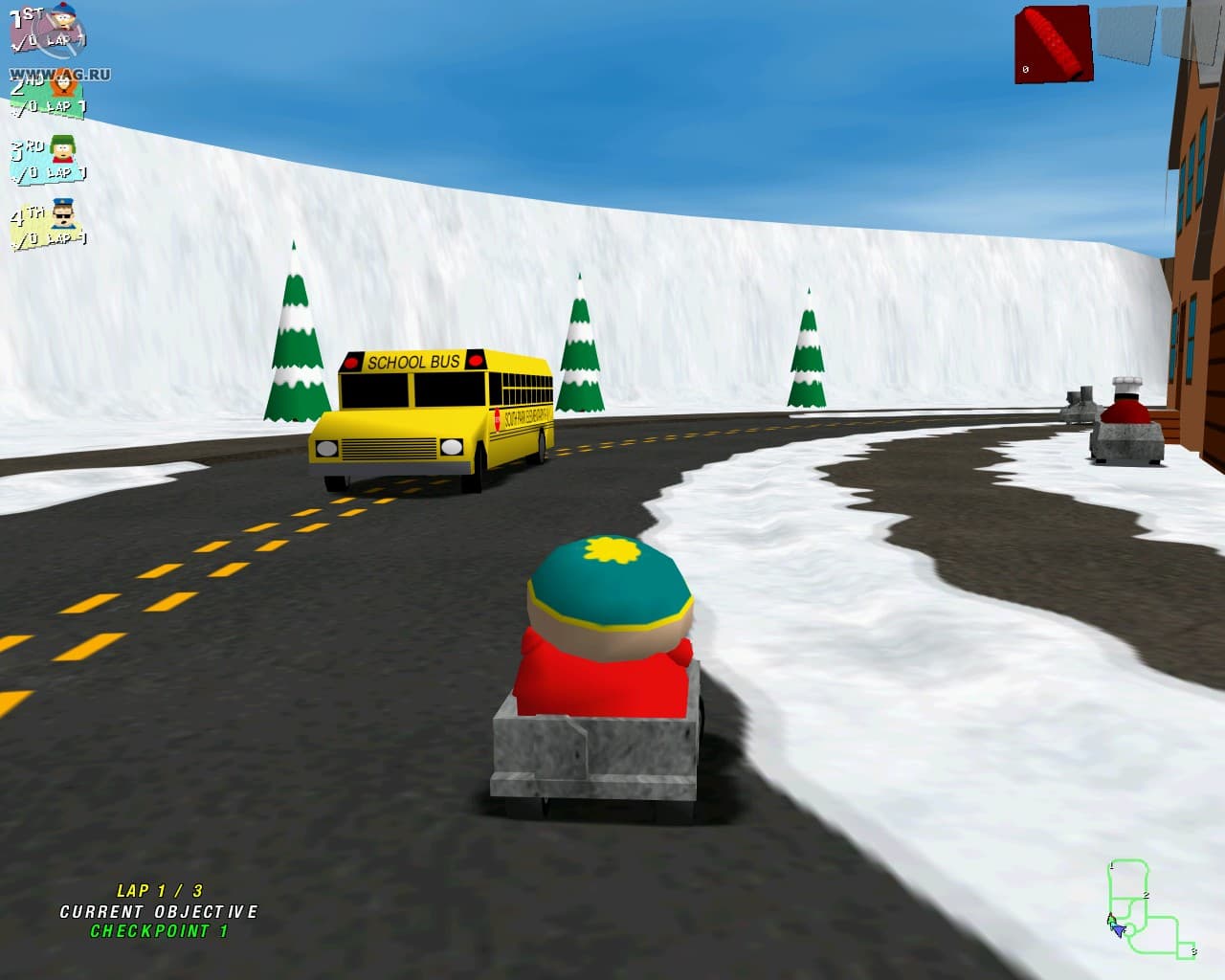Click the ammo count zero on the weapon box
This screenshot has height=980, width=1225.
[1026, 68]
